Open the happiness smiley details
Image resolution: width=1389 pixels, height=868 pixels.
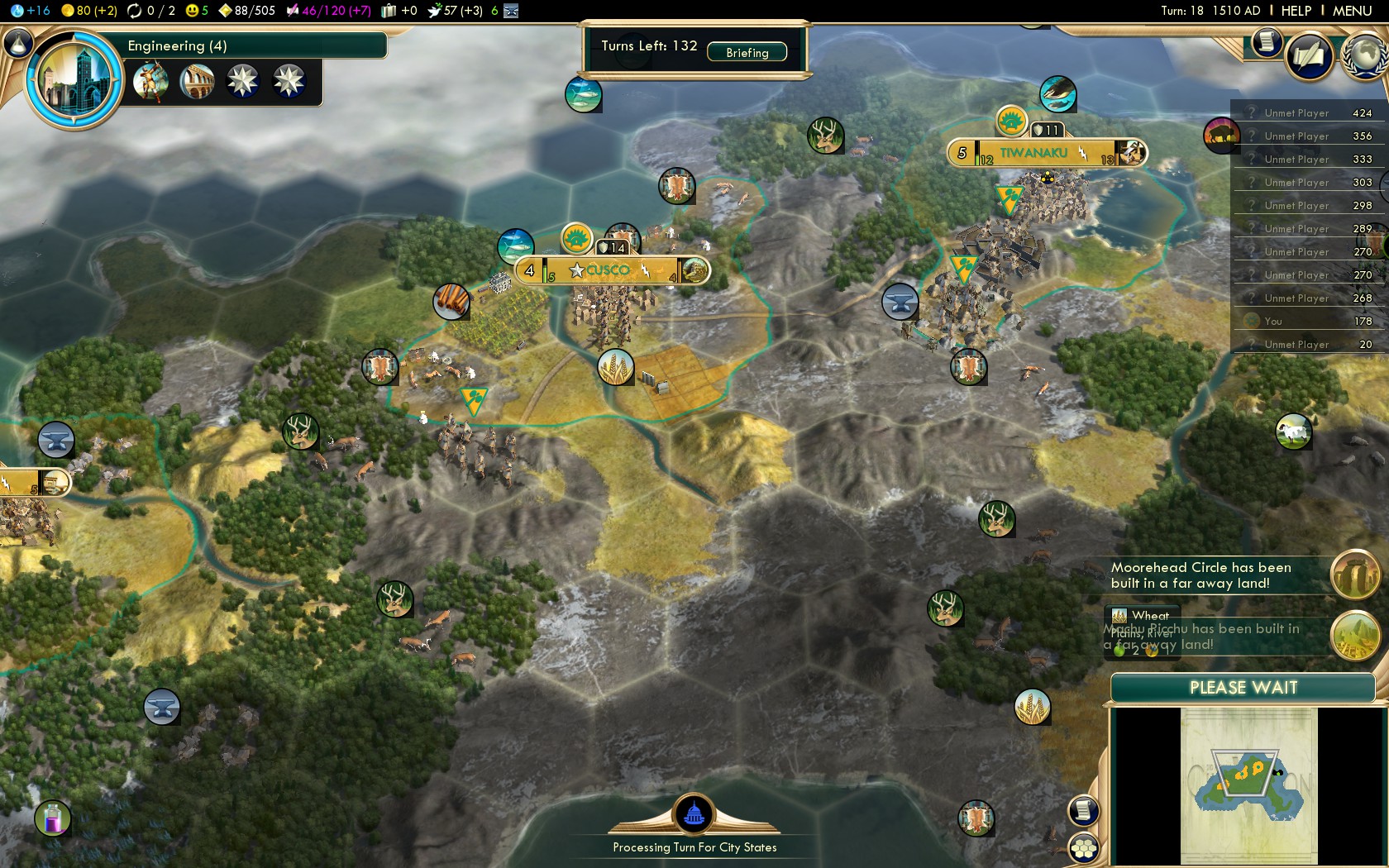coord(197,11)
